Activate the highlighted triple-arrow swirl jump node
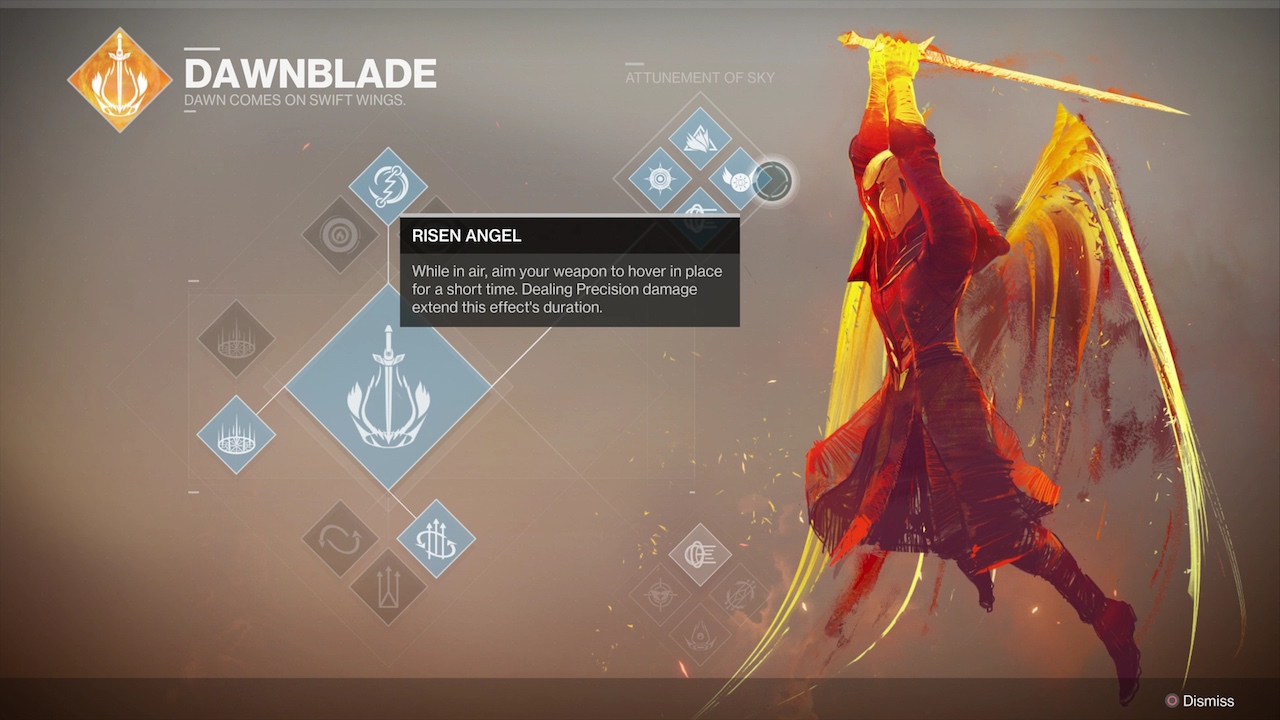 [436, 539]
